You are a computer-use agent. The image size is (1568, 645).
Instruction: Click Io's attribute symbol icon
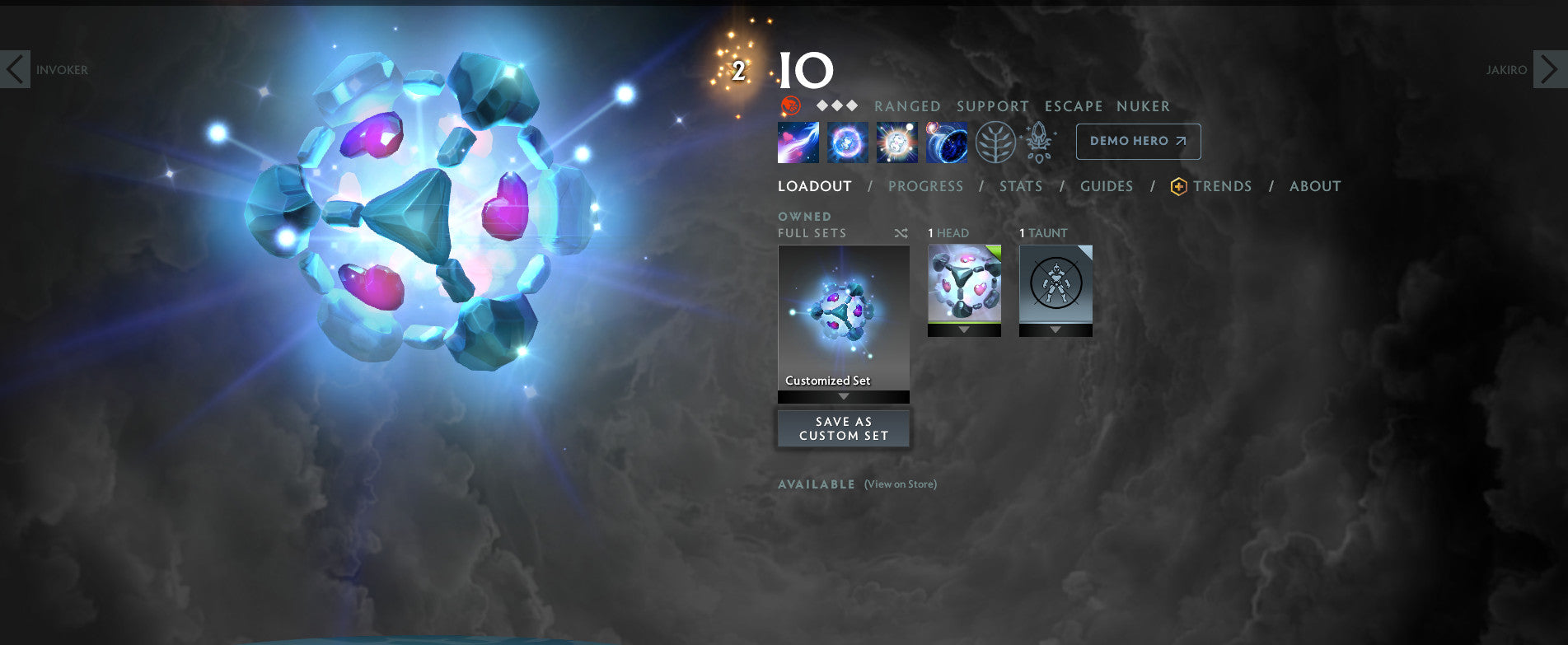coord(792,105)
